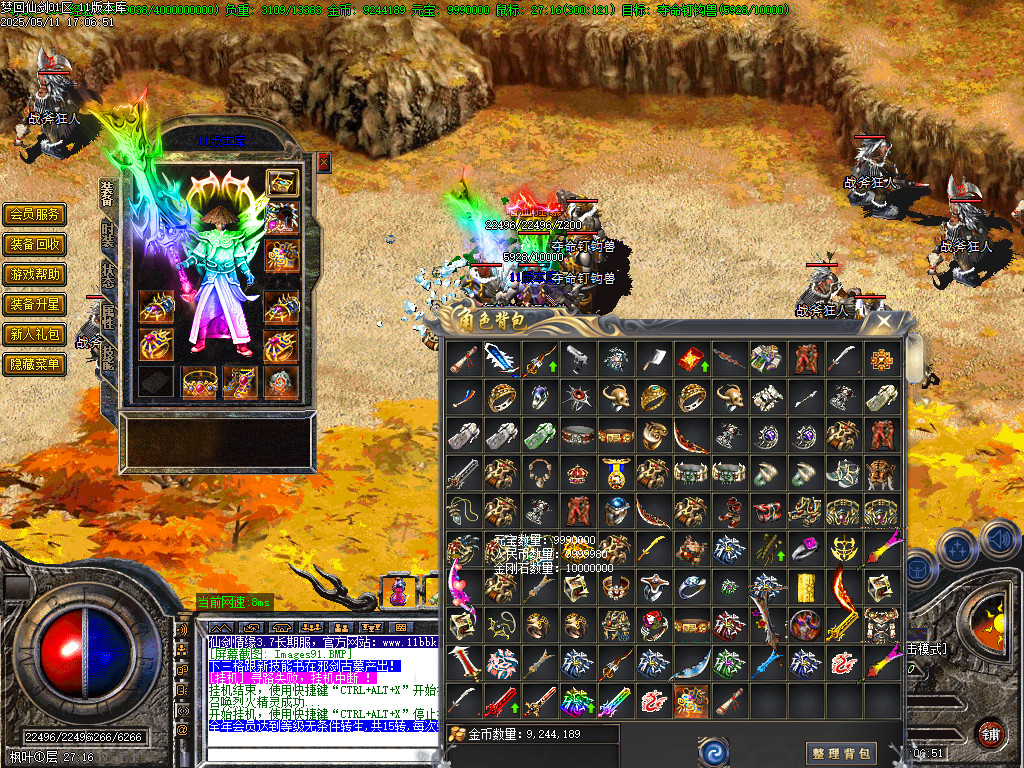Close the character equipment panel
The image size is (1024, 768).
tap(324, 162)
